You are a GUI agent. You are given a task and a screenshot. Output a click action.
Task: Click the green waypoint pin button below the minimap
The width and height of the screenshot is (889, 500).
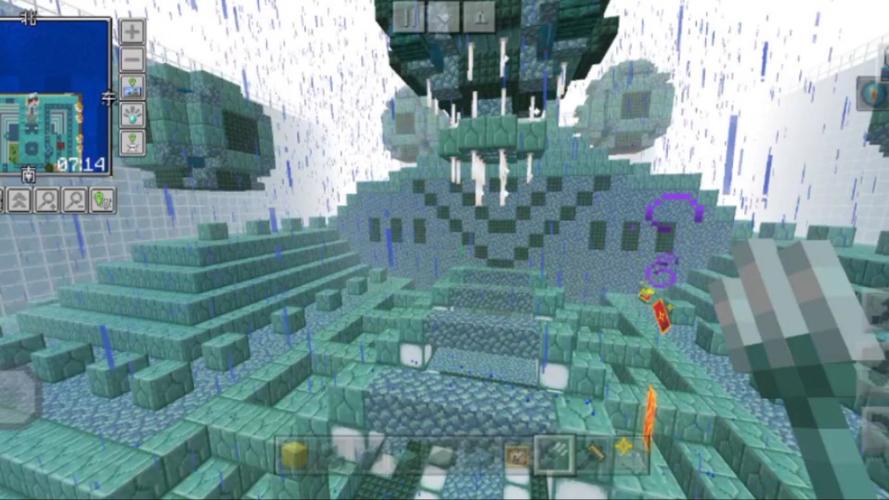pyautogui.click(x=102, y=200)
